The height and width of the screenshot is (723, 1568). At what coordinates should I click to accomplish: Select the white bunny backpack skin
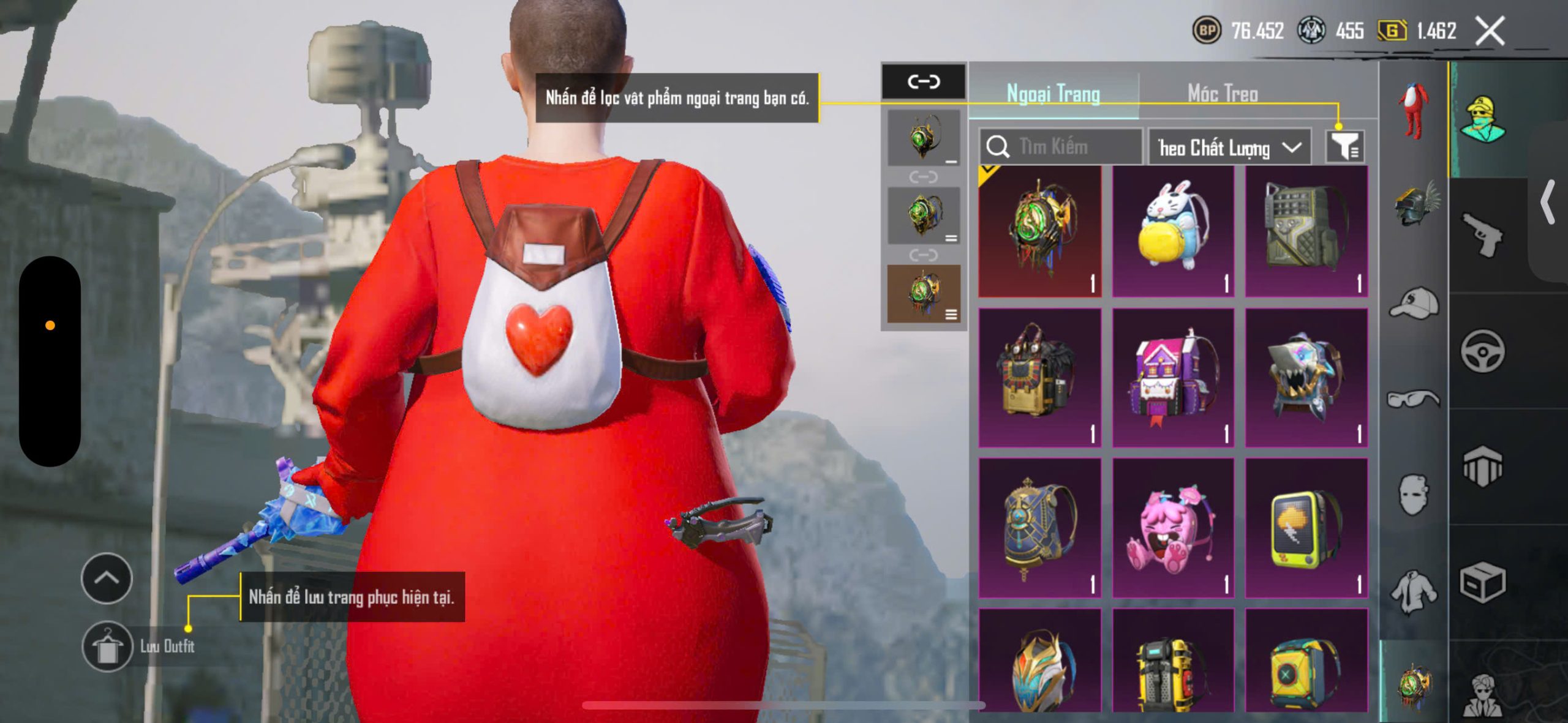pyautogui.click(x=1172, y=231)
